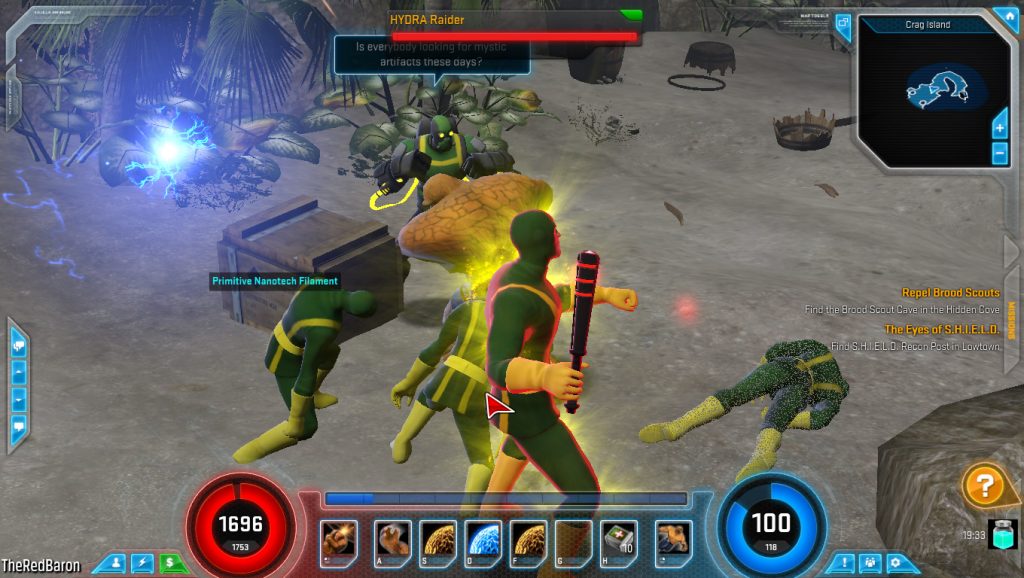1024x578 pixels.
Task: Click the teal potion jar icon
Action: [1003, 534]
